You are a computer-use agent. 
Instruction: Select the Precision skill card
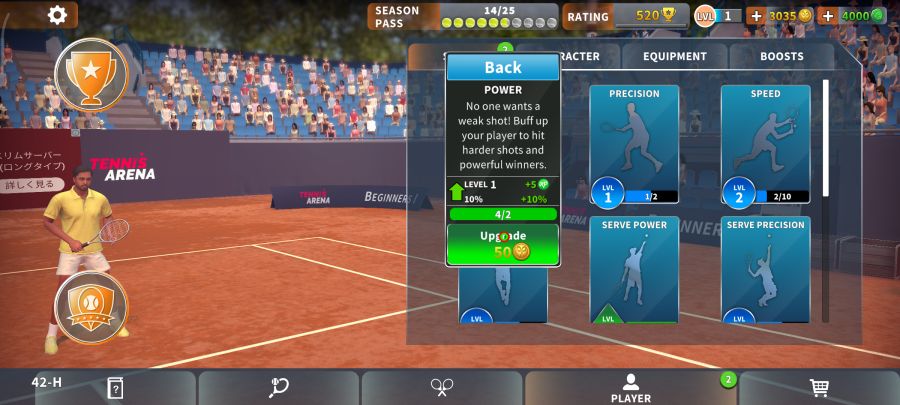pyautogui.click(x=634, y=145)
